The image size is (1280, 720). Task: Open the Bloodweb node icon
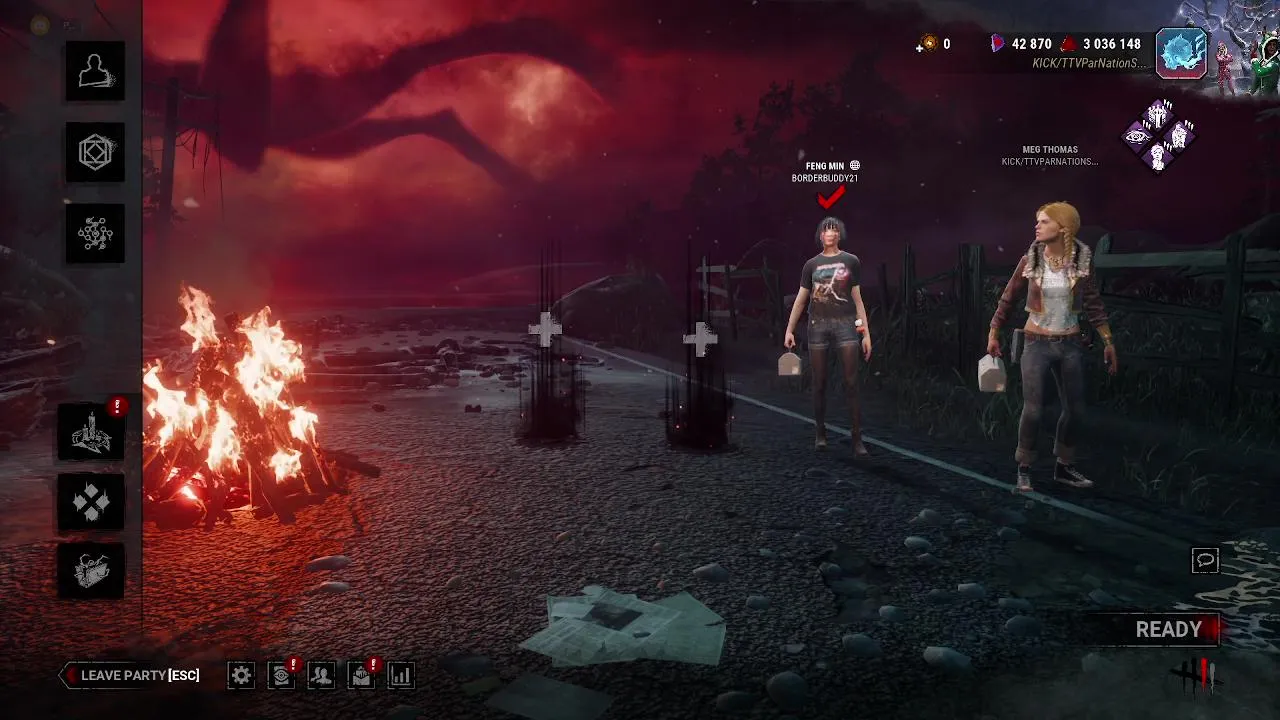coord(95,233)
